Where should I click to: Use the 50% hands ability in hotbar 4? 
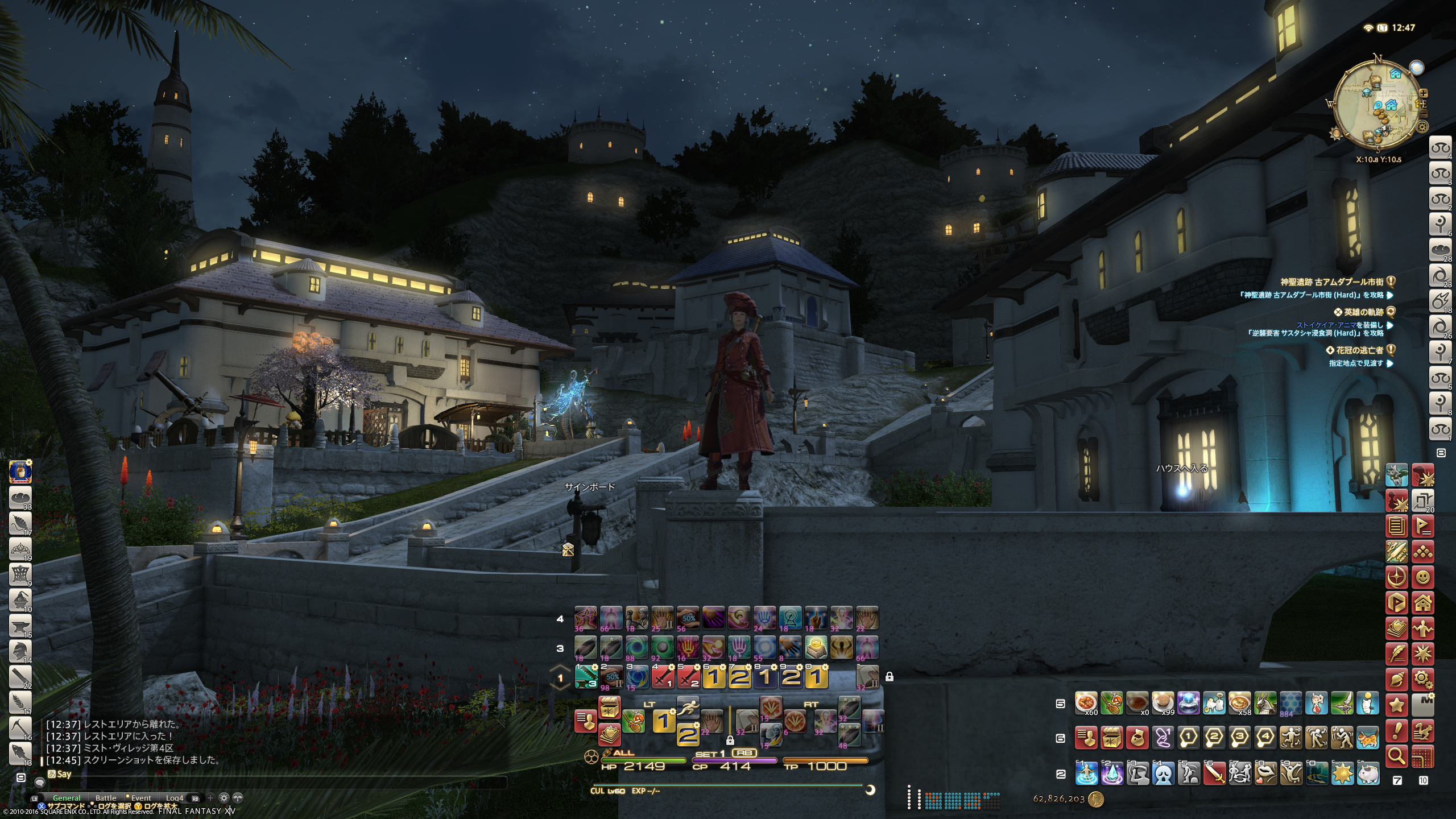click(688, 618)
